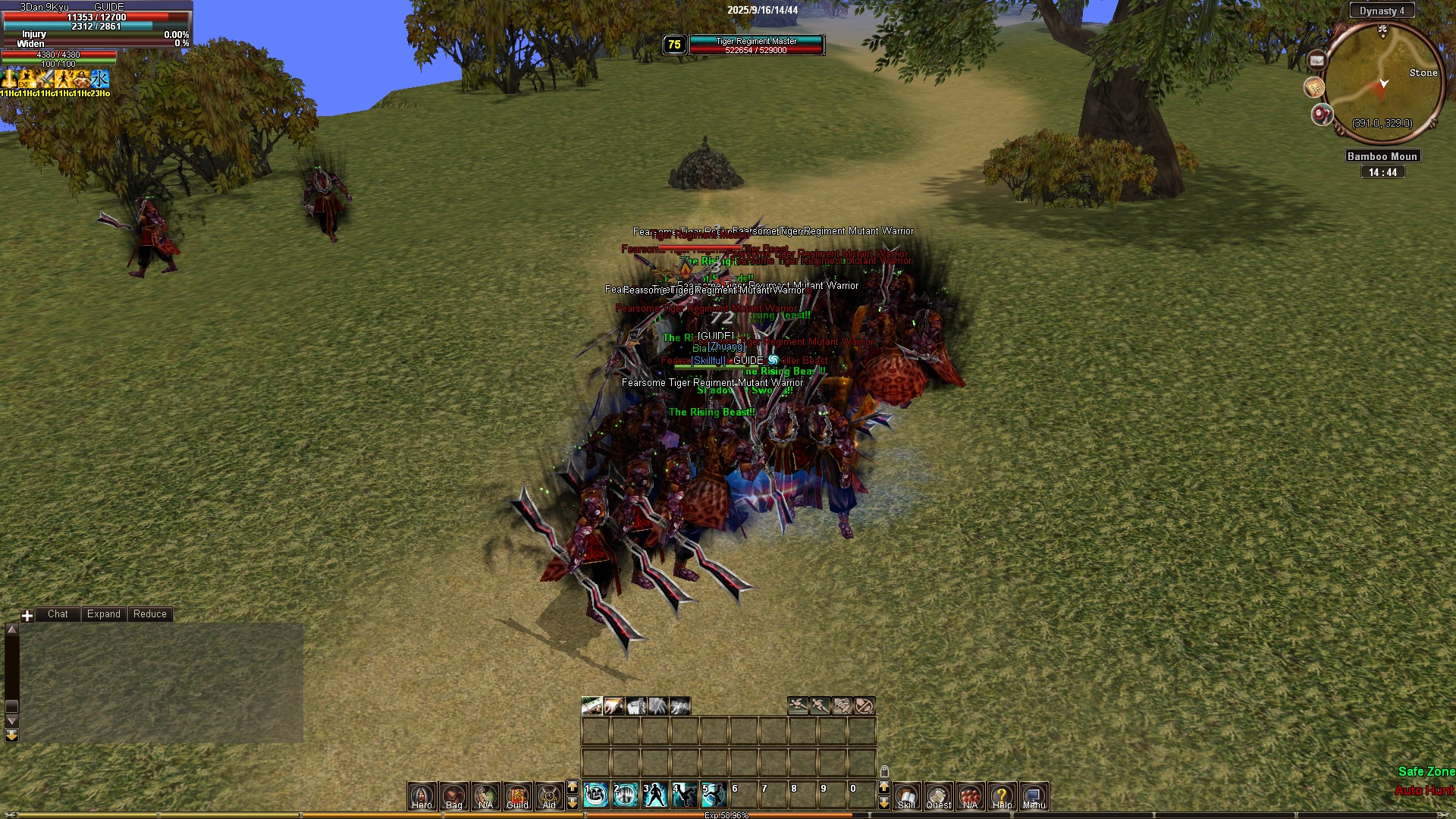Reduce the chat window size
The width and height of the screenshot is (1456, 819).
[149, 614]
